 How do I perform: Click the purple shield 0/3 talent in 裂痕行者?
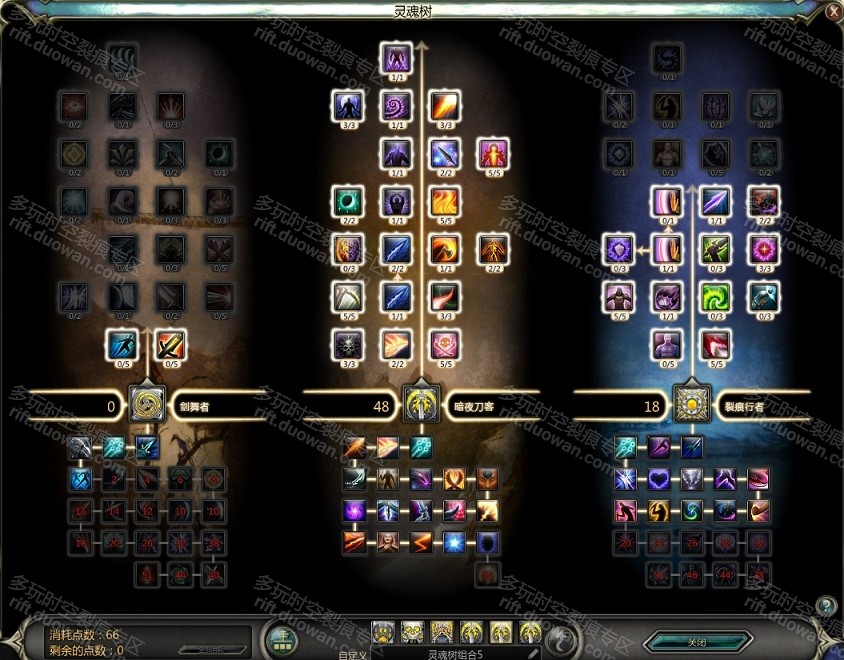[x=618, y=249]
